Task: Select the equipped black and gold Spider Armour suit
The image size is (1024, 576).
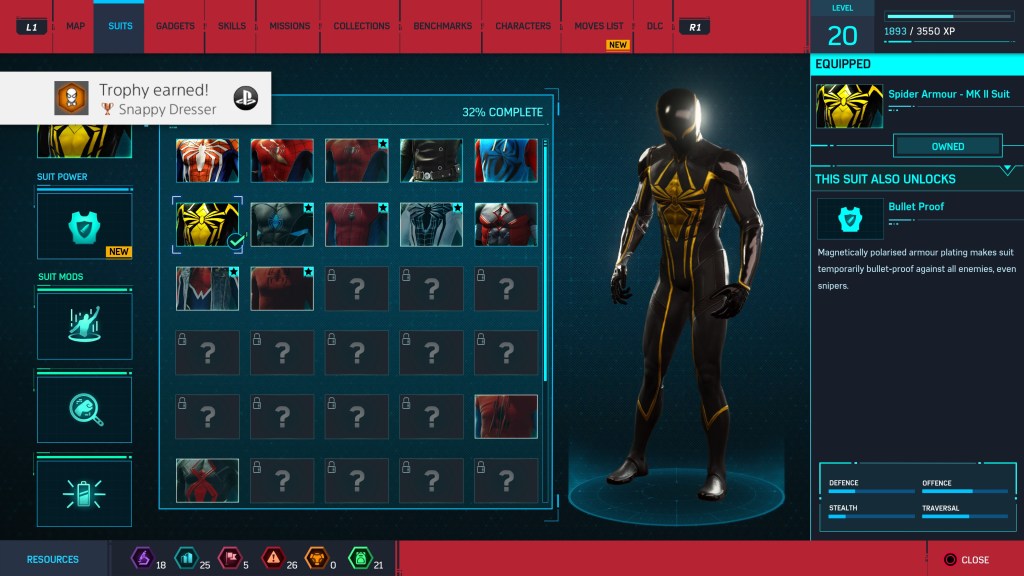Action: click(x=207, y=224)
